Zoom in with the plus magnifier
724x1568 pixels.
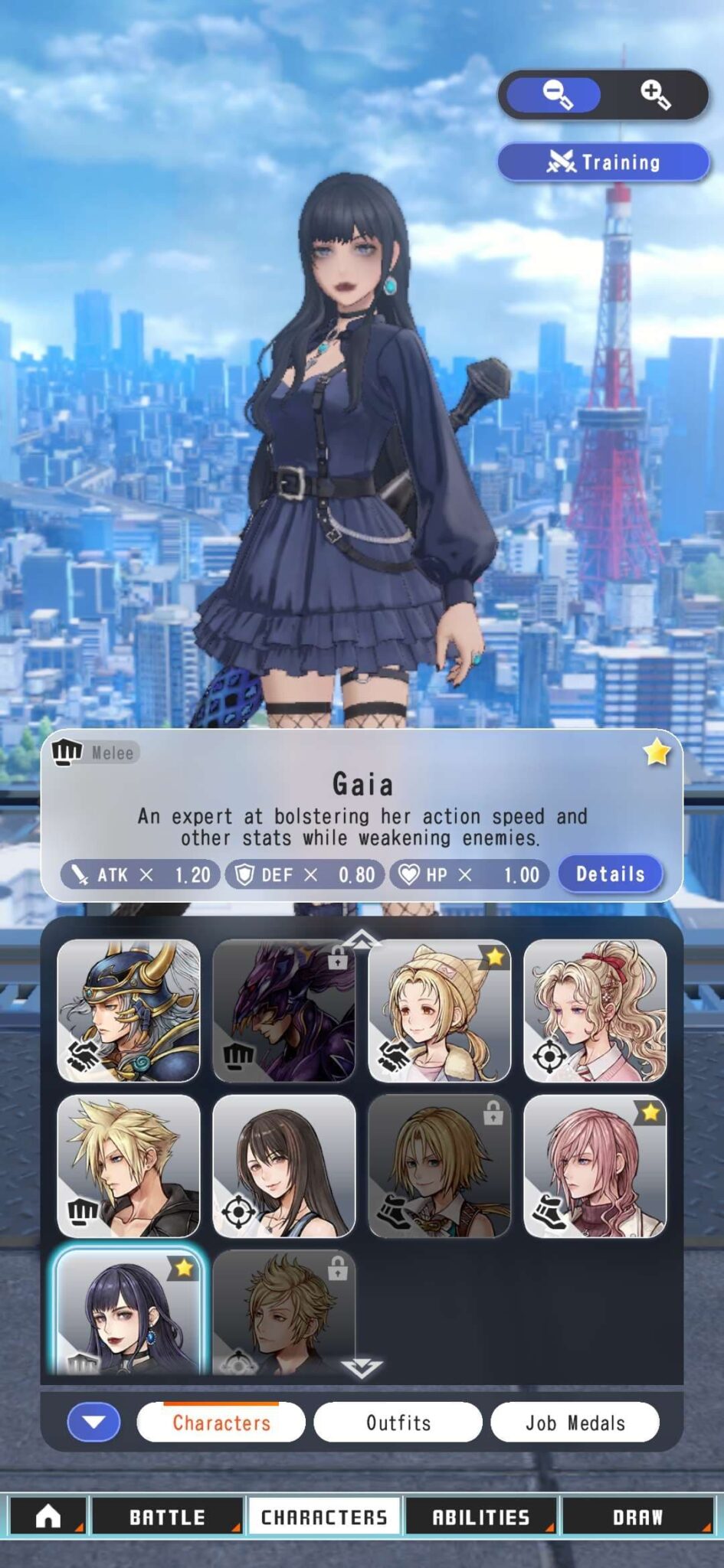click(655, 95)
